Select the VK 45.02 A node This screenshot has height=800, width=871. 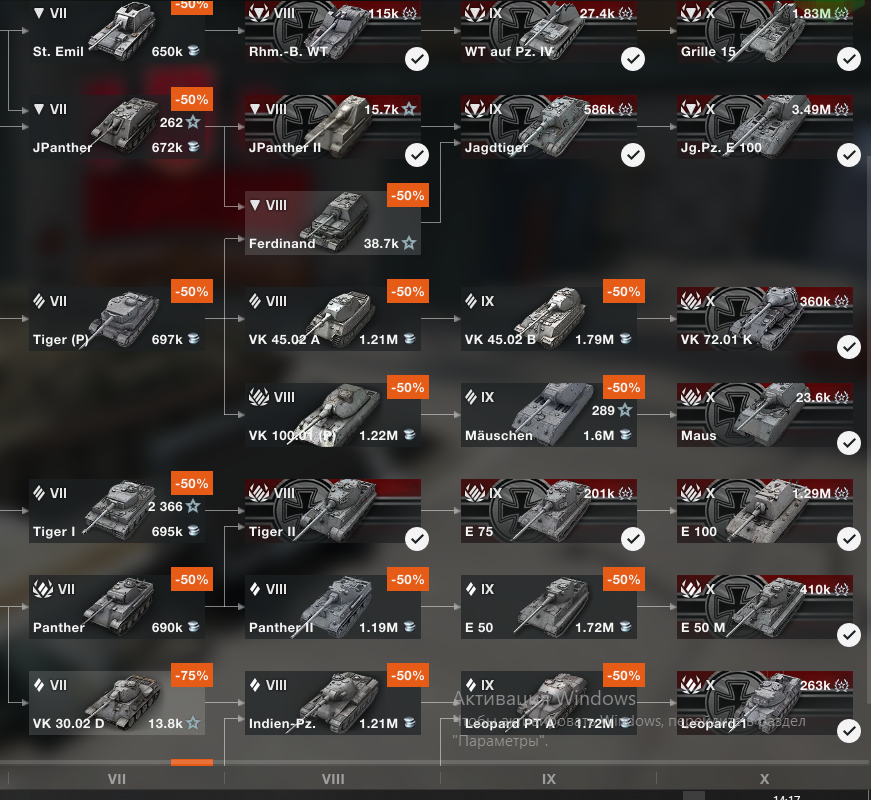click(x=332, y=319)
